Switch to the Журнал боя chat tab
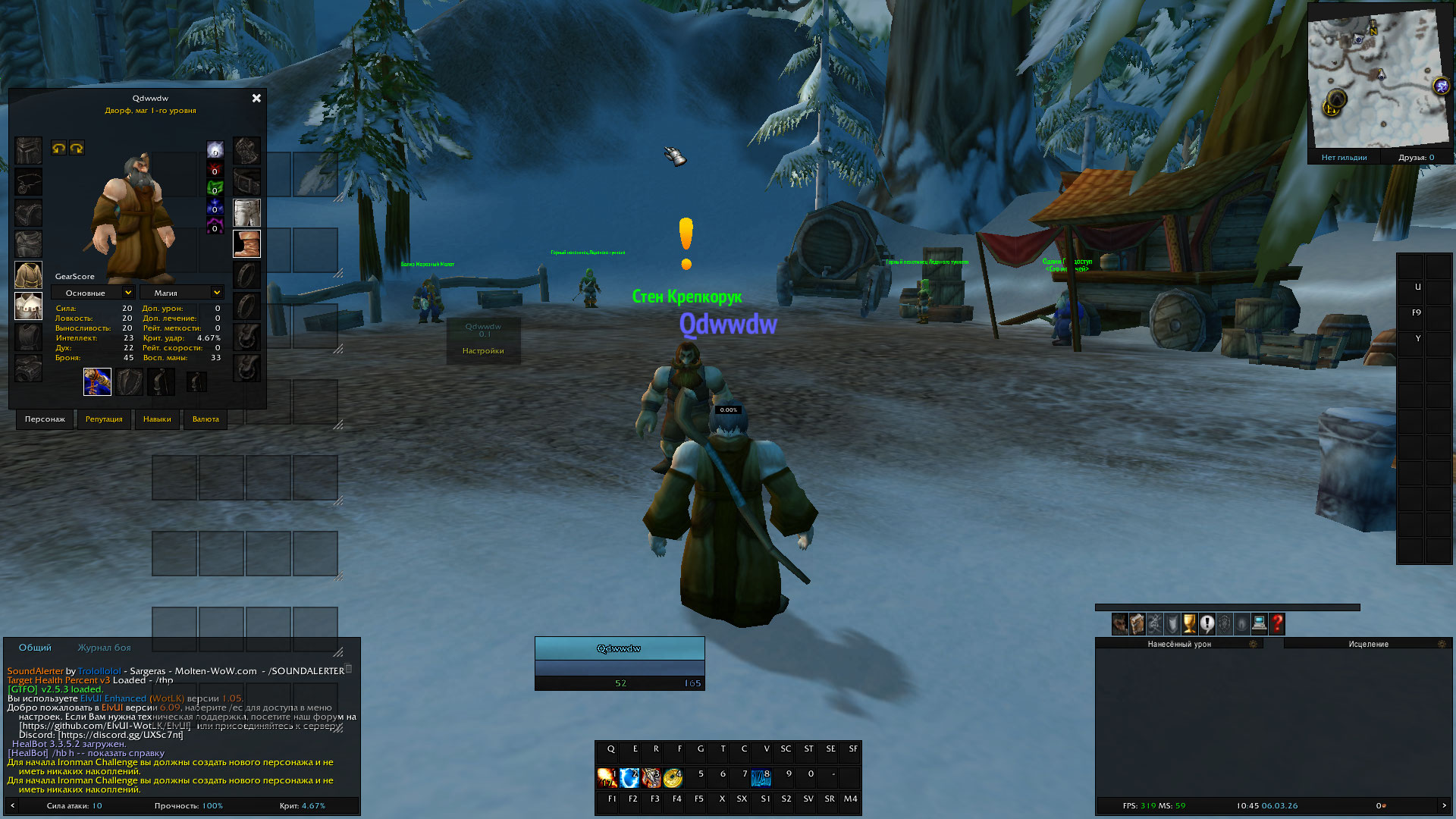Viewport: 1456px width, 819px height. tap(104, 648)
